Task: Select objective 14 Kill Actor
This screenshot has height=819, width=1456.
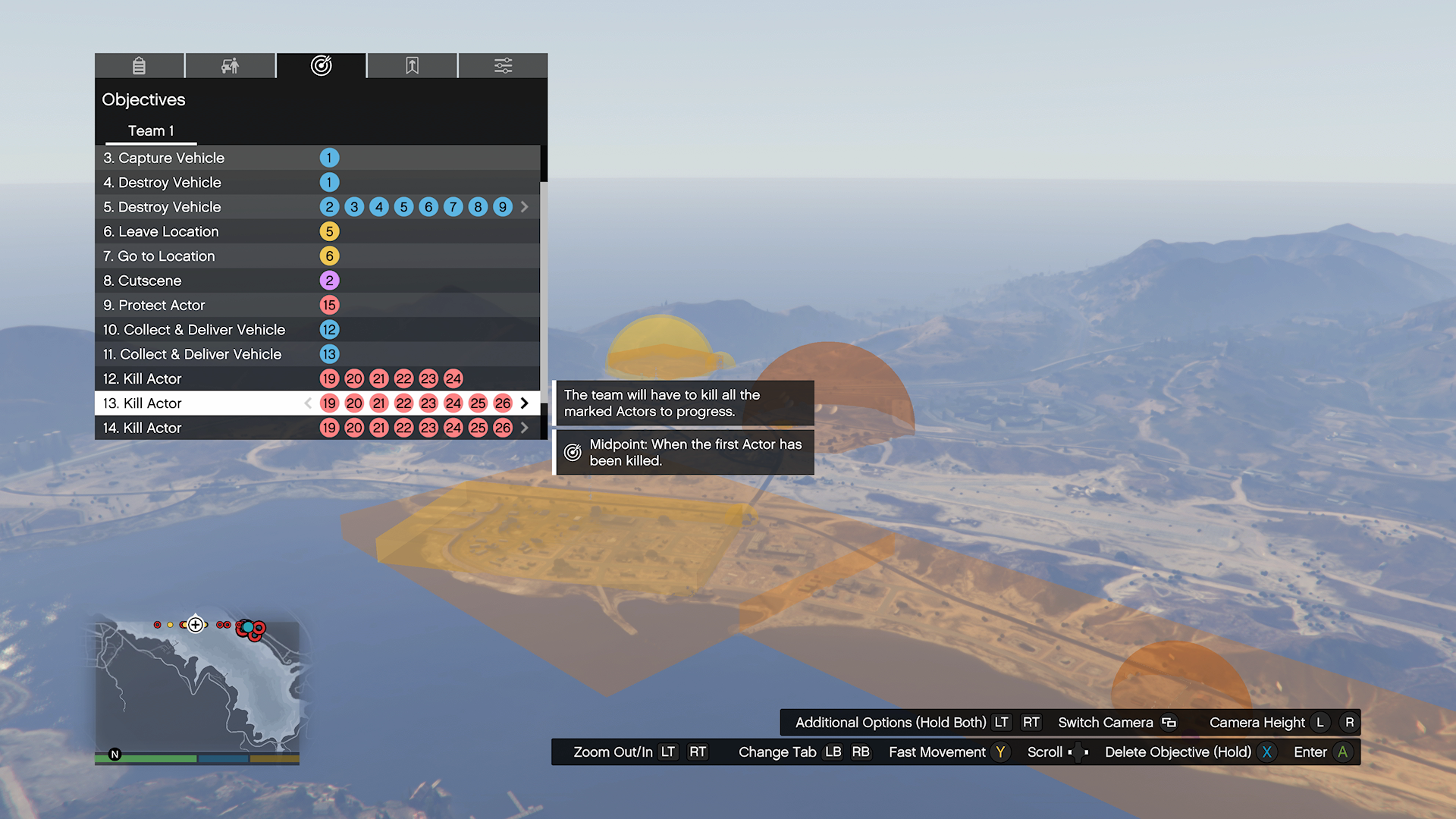Action: pyautogui.click(x=143, y=428)
